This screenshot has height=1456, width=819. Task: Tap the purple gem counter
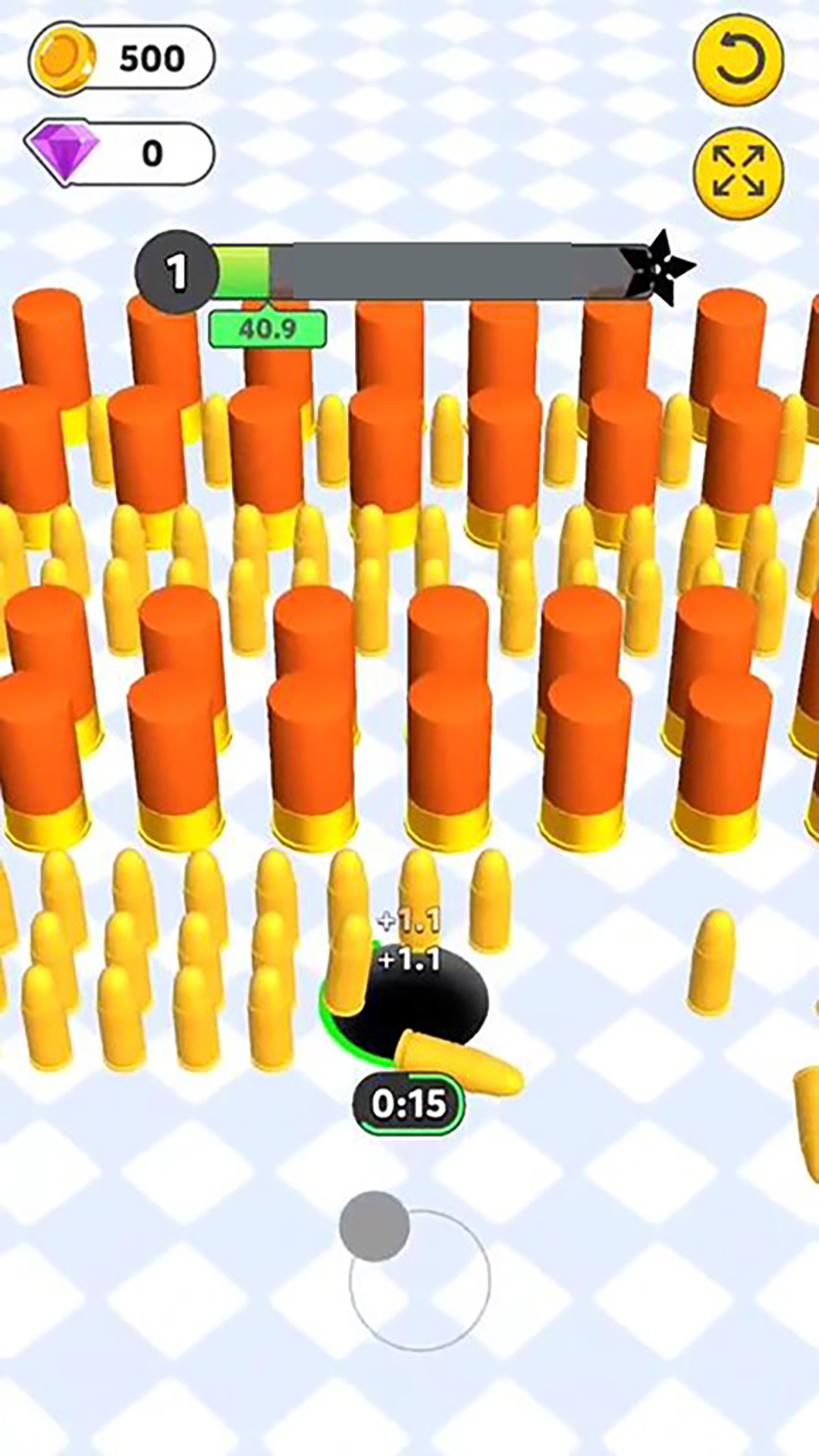120,154
